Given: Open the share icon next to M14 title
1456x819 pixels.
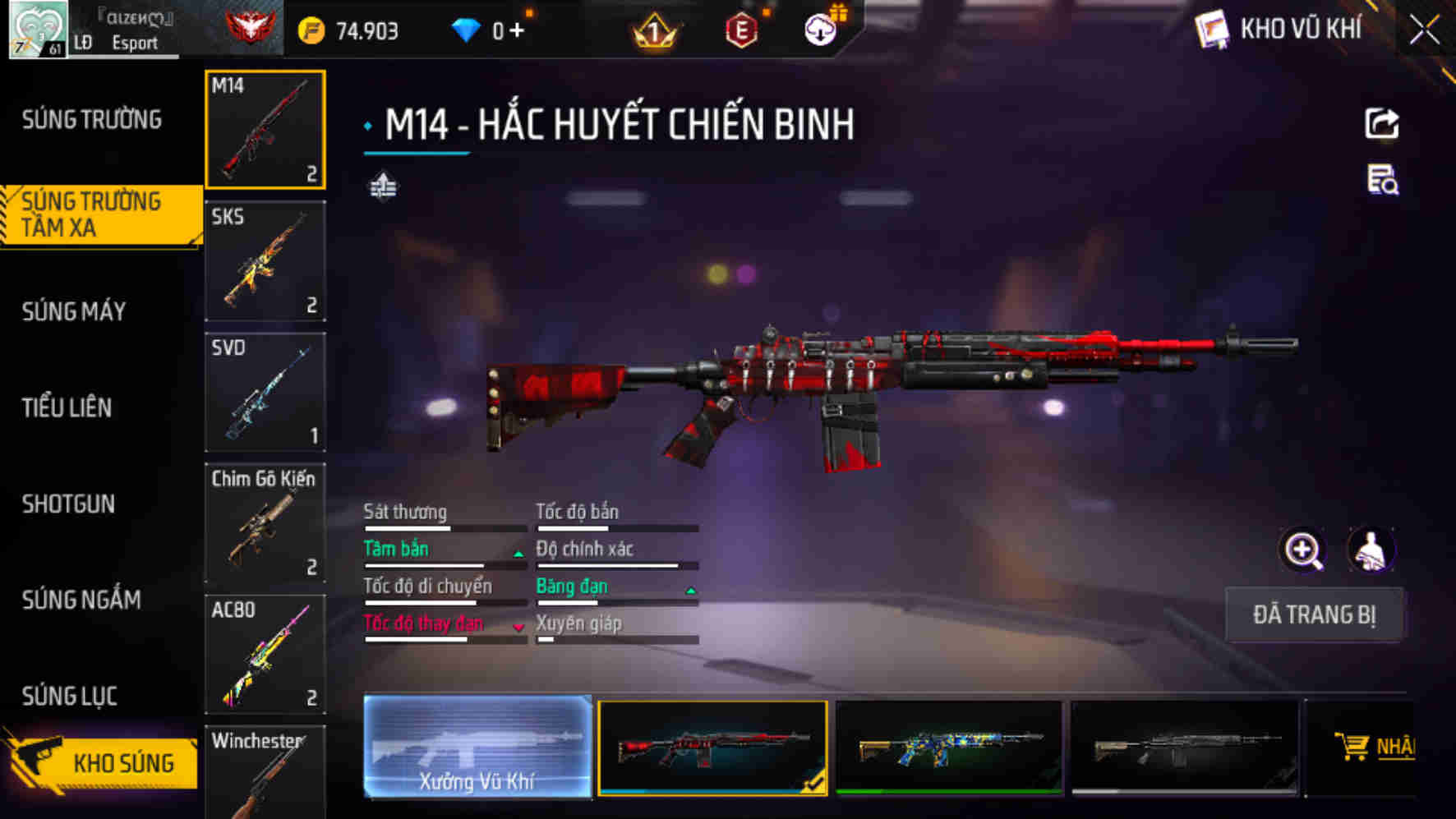Looking at the screenshot, I should click(1384, 122).
